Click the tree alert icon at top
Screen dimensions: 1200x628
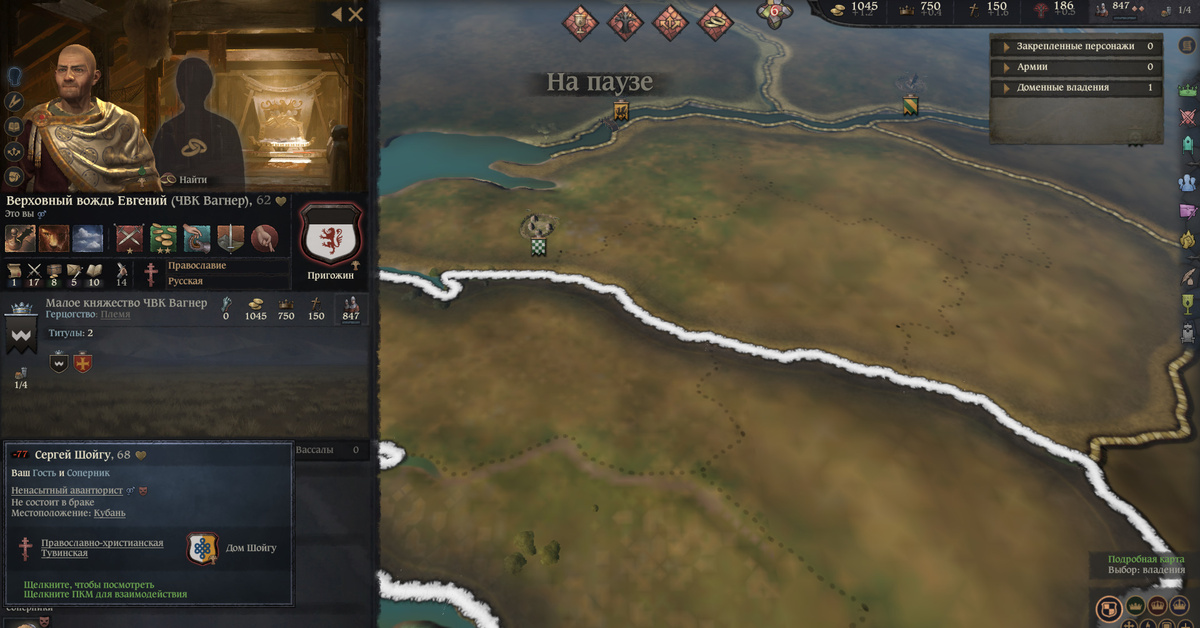click(625, 21)
